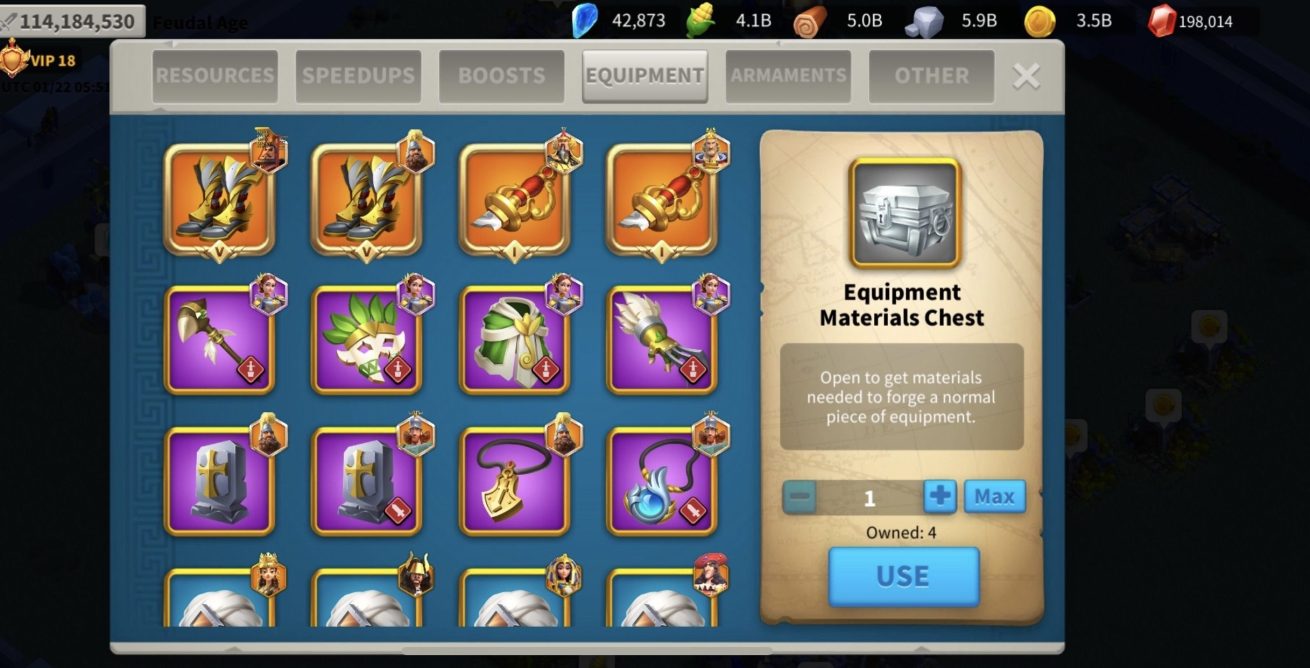The image size is (1310, 668).
Task: Open the Speedups tab
Action: (x=358, y=76)
